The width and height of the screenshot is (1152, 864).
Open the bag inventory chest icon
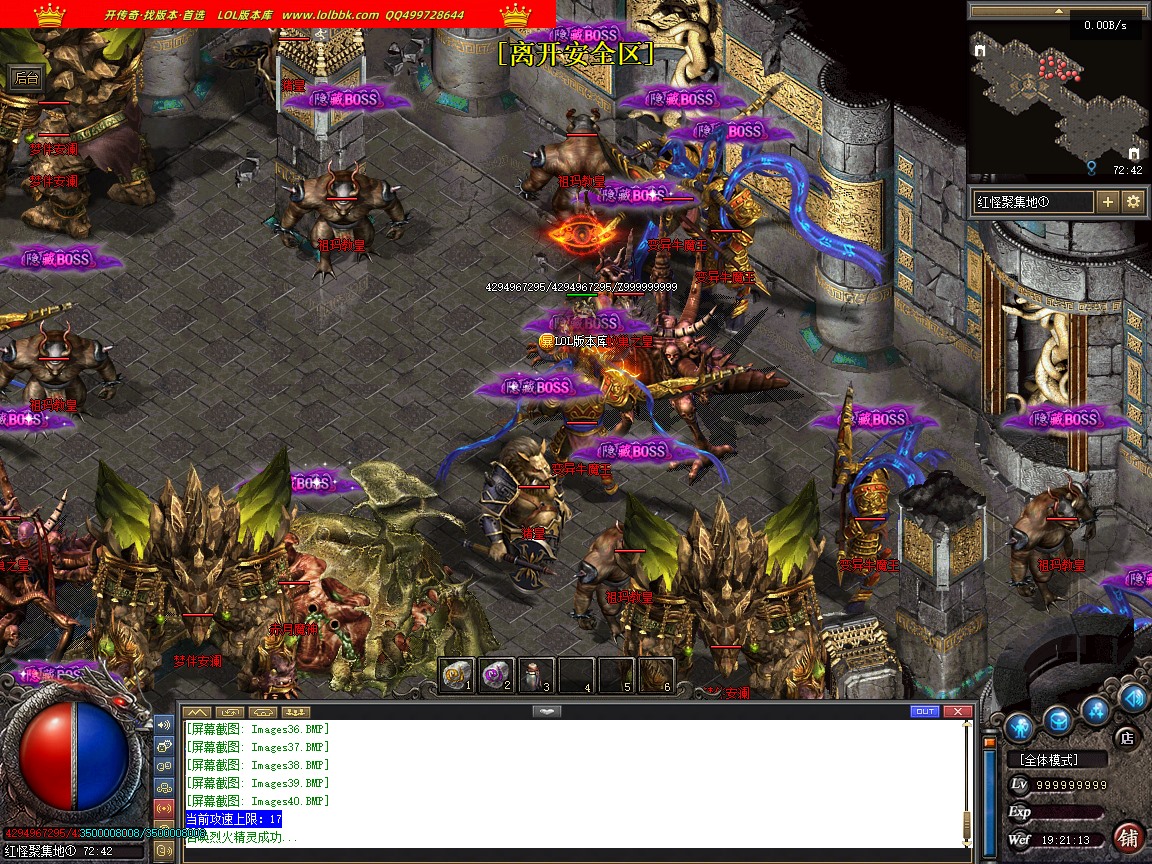pos(1058,719)
